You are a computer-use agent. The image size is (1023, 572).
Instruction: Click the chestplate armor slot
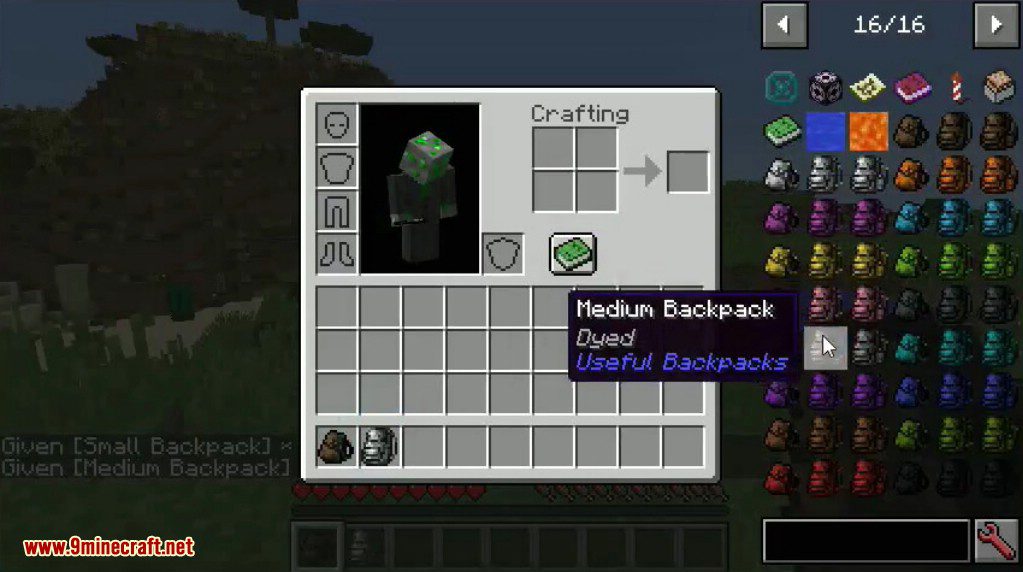pyautogui.click(x=337, y=167)
